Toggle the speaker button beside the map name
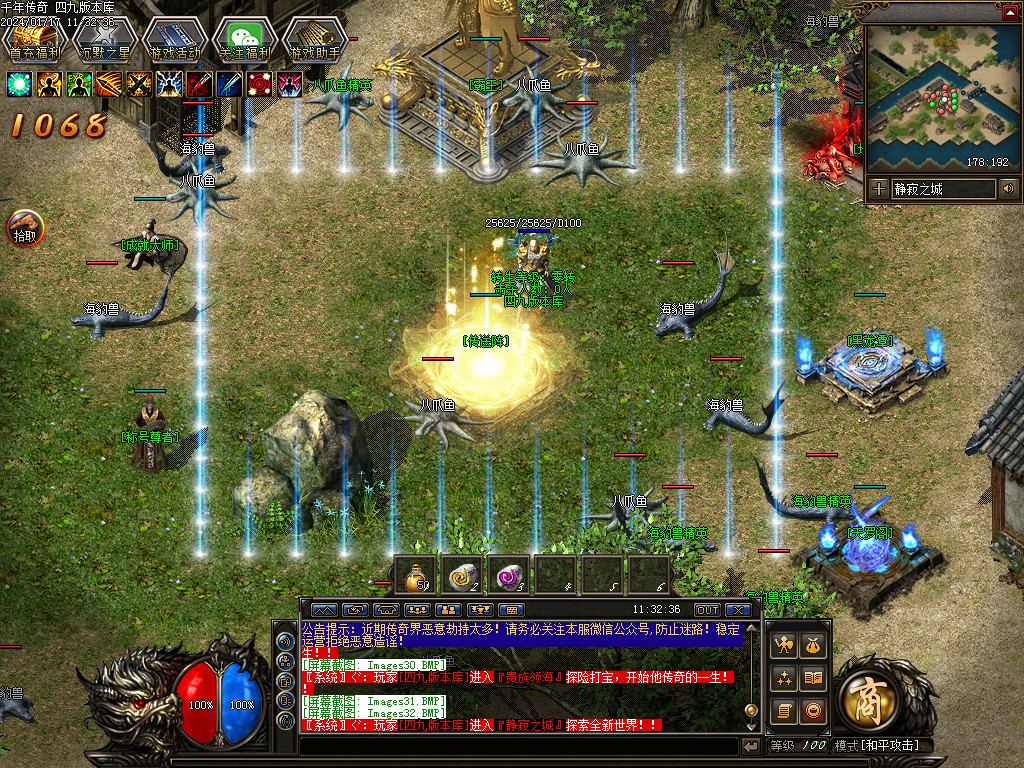 click(x=1008, y=188)
